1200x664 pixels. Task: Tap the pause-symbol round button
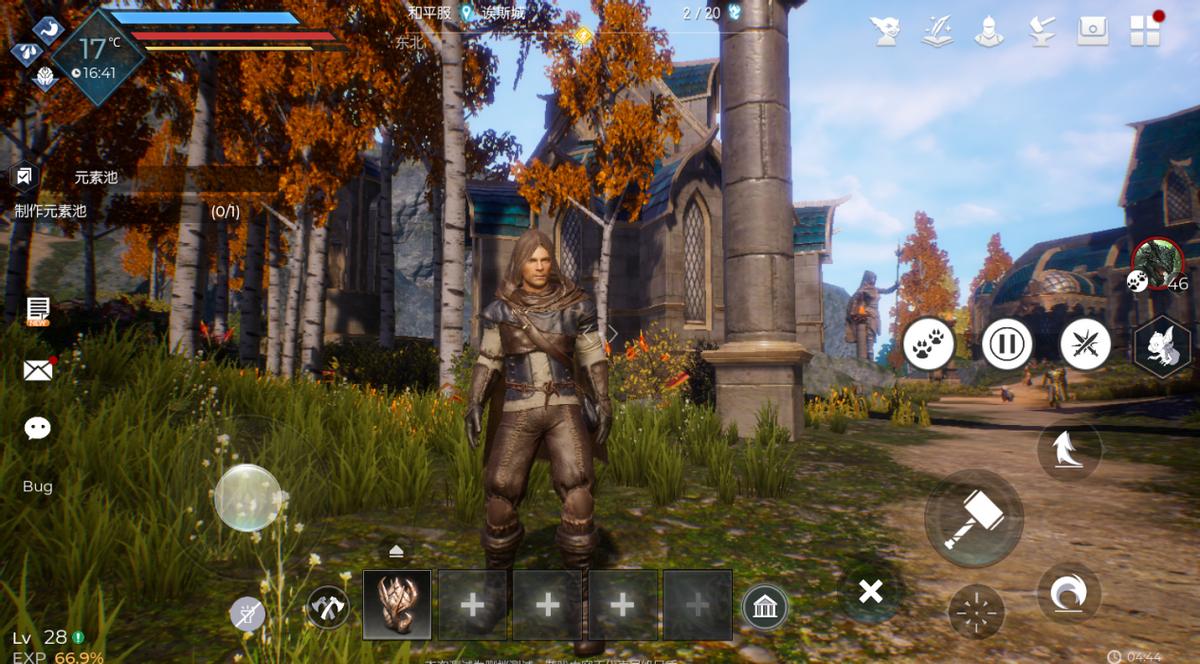(1006, 345)
